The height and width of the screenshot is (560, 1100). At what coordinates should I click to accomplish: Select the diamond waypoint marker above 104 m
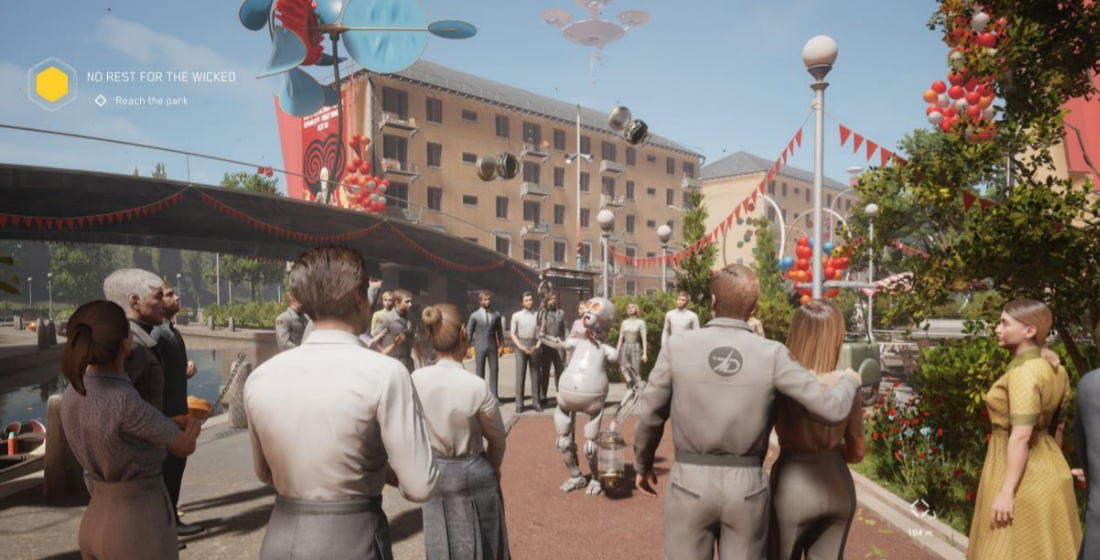coord(921,509)
